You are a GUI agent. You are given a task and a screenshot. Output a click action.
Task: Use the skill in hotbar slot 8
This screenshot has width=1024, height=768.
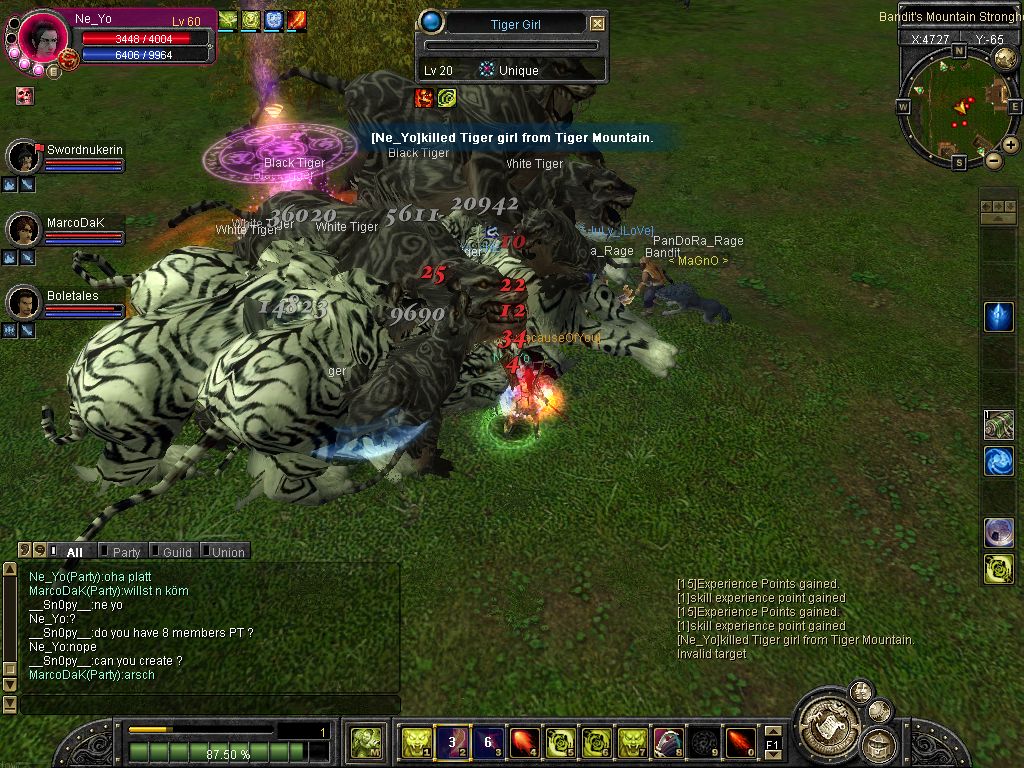[668, 742]
